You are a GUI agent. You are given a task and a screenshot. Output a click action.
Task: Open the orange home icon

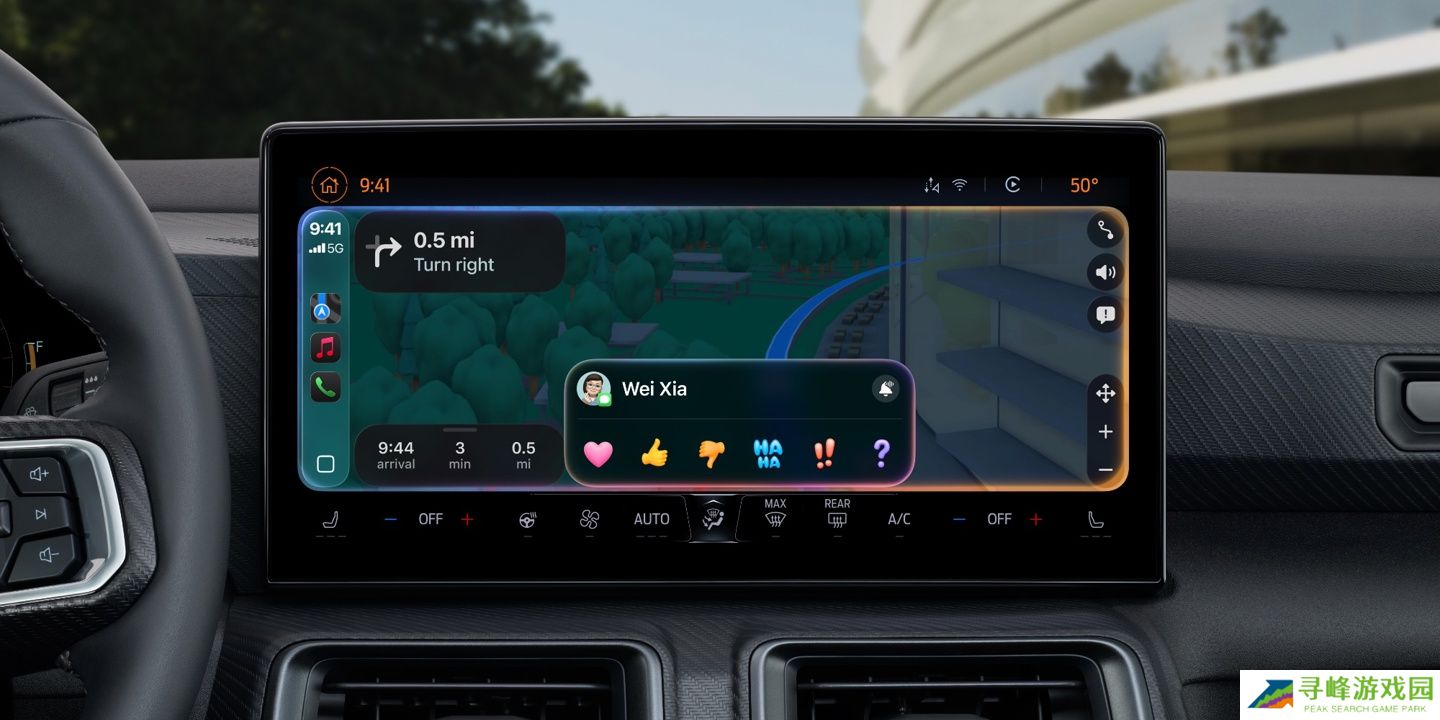pyautogui.click(x=329, y=185)
